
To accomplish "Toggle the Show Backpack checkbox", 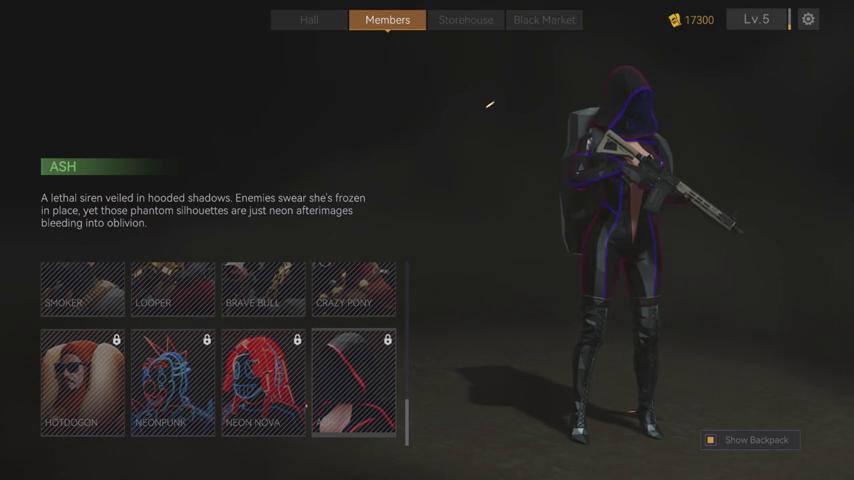I will (711, 440).
